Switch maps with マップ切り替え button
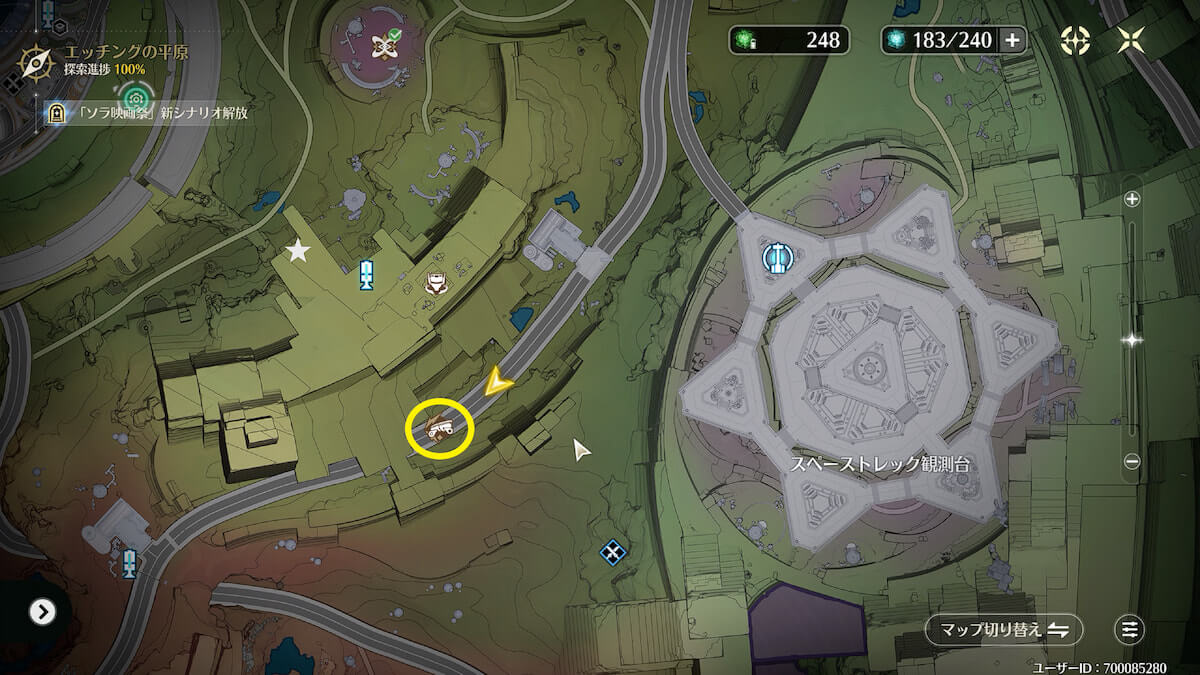 (x=1003, y=630)
